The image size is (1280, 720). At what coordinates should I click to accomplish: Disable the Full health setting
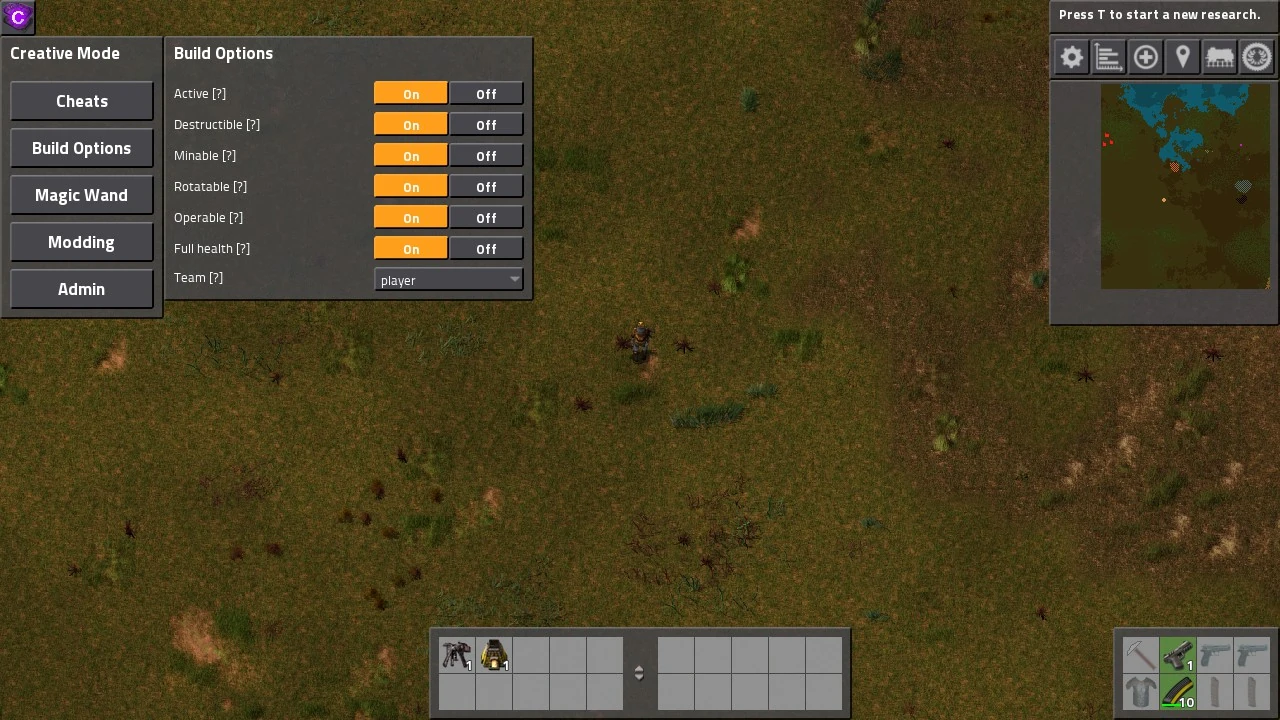tap(485, 248)
